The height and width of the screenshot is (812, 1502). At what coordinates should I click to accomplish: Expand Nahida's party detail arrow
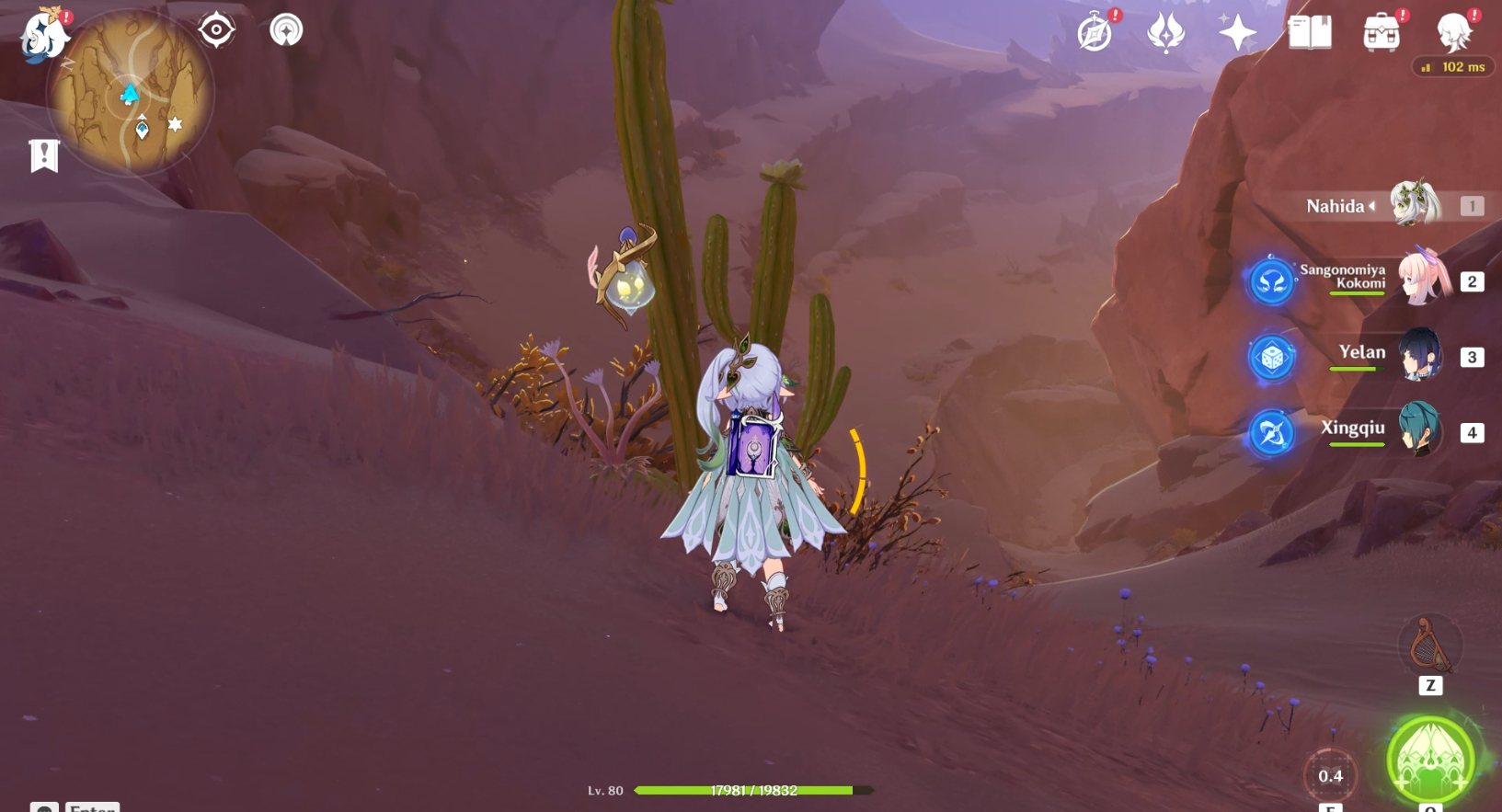[x=1373, y=206]
